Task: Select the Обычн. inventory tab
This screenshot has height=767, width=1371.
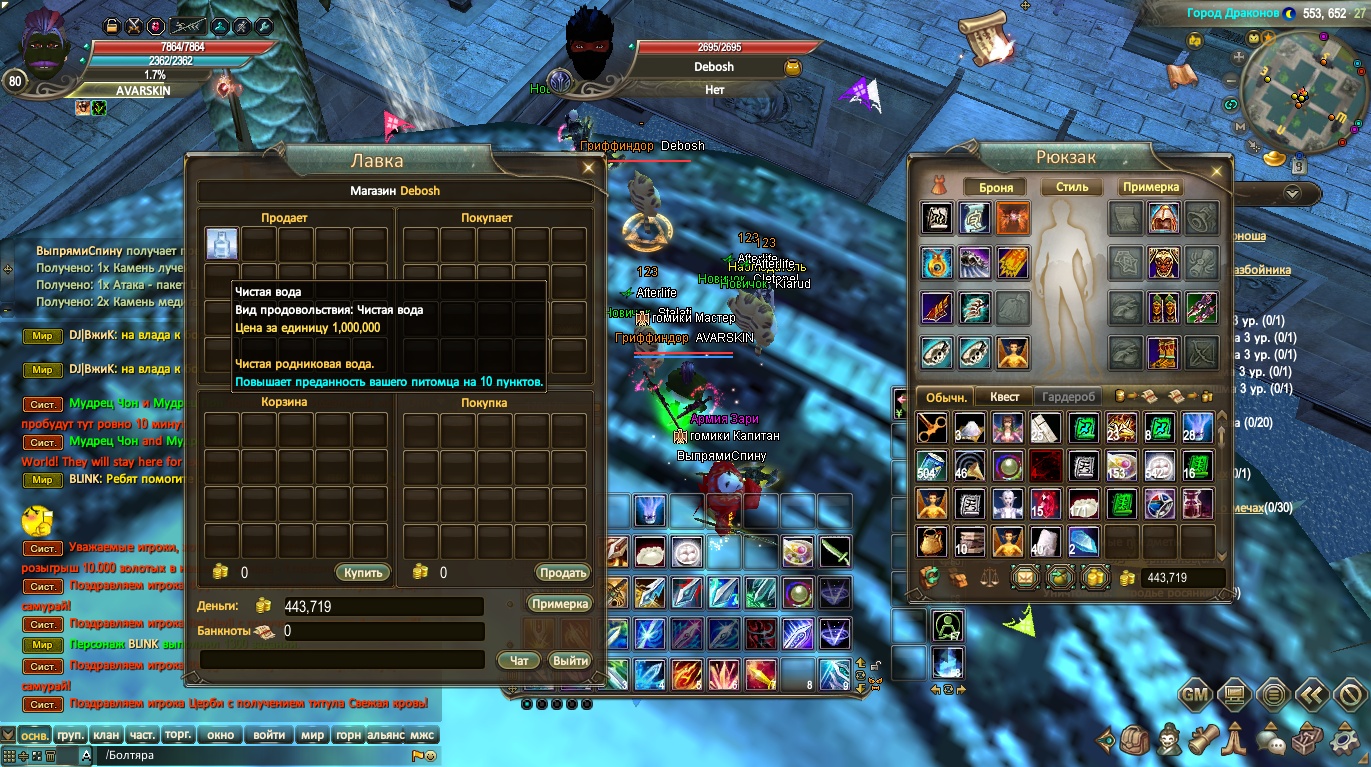Action: pyautogui.click(x=945, y=397)
